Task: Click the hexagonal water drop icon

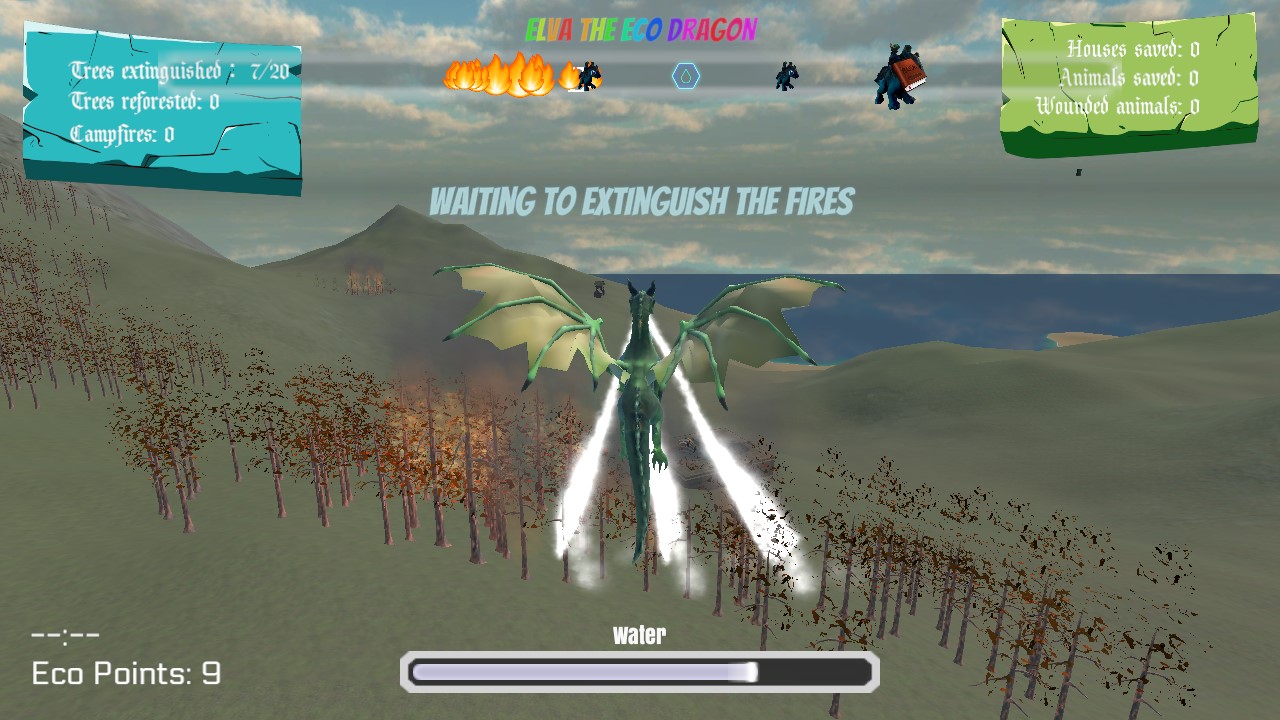Action: (686, 76)
